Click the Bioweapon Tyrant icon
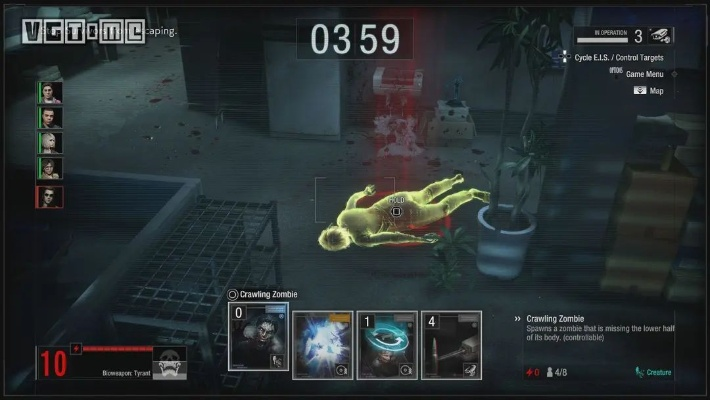Viewport: 710px width, 400px height. point(169,365)
